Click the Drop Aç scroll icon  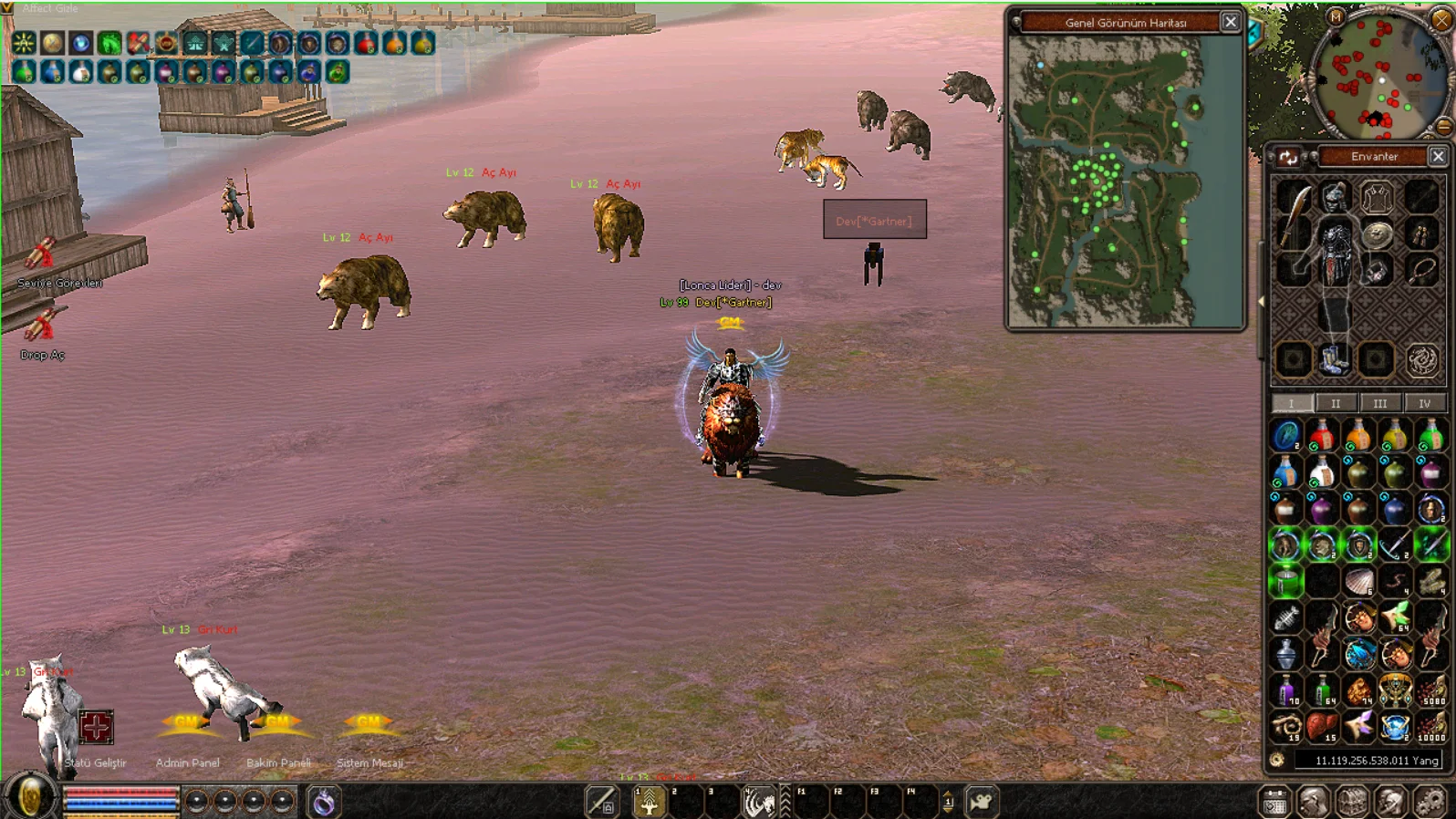pyautogui.click(x=40, y=326)
